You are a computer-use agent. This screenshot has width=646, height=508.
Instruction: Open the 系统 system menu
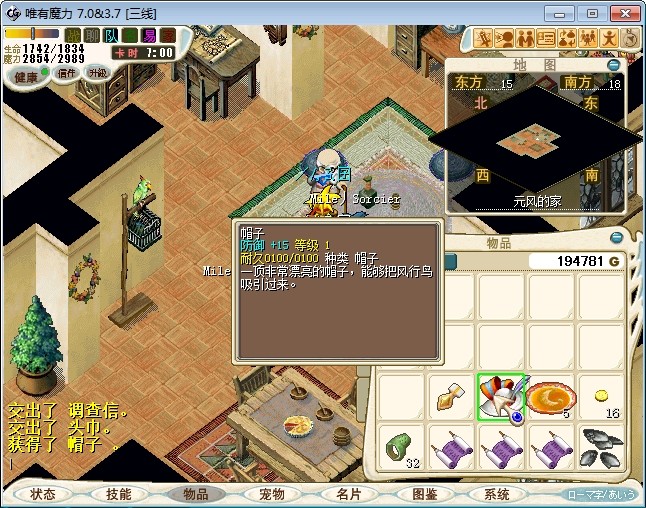[497, 494]
